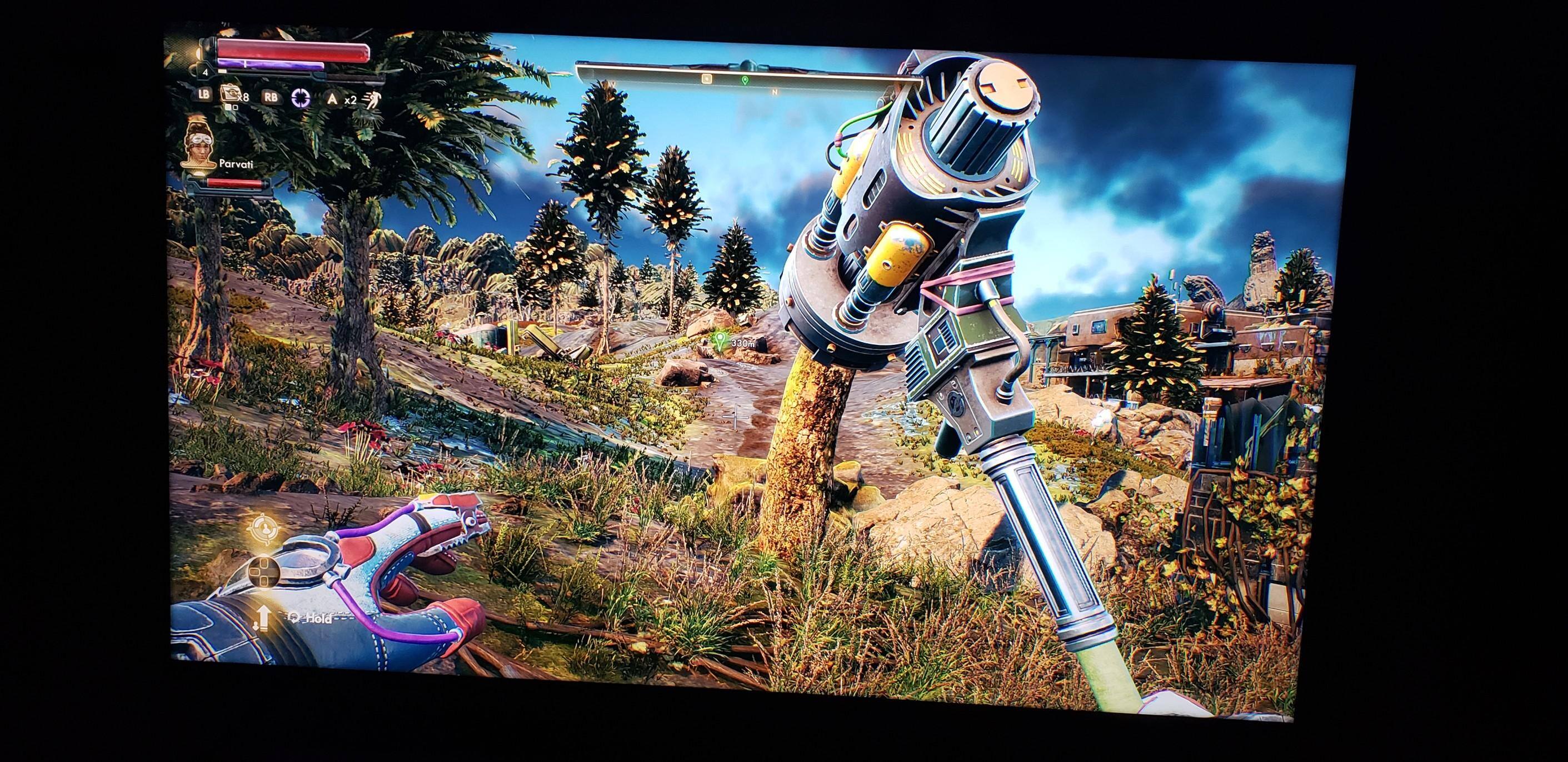Select the square location icon on the compass
1568x762 pixels.
[x=707, y=78]
